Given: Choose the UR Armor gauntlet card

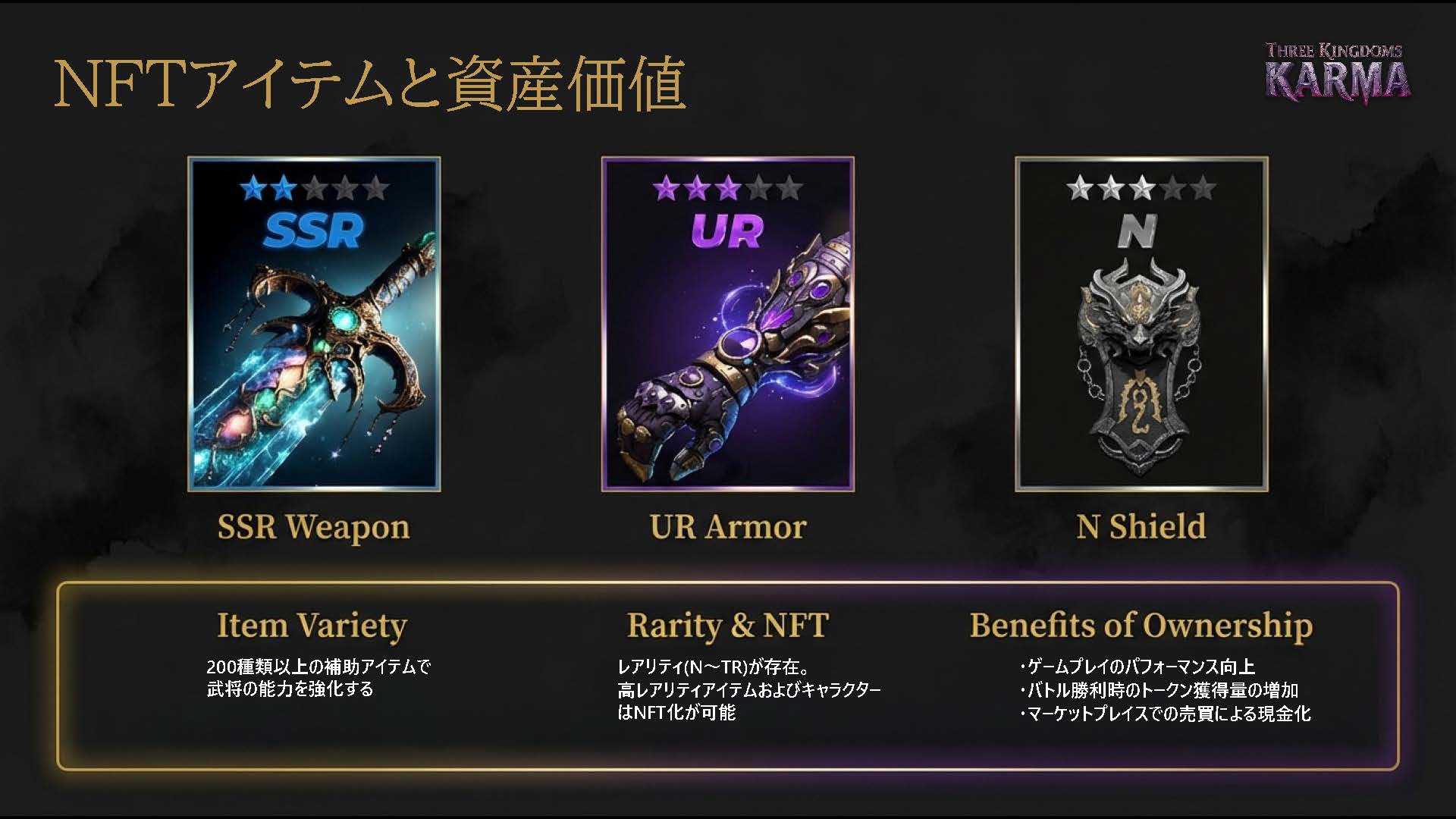Looking at the screenshot, I should coord(728,325).
